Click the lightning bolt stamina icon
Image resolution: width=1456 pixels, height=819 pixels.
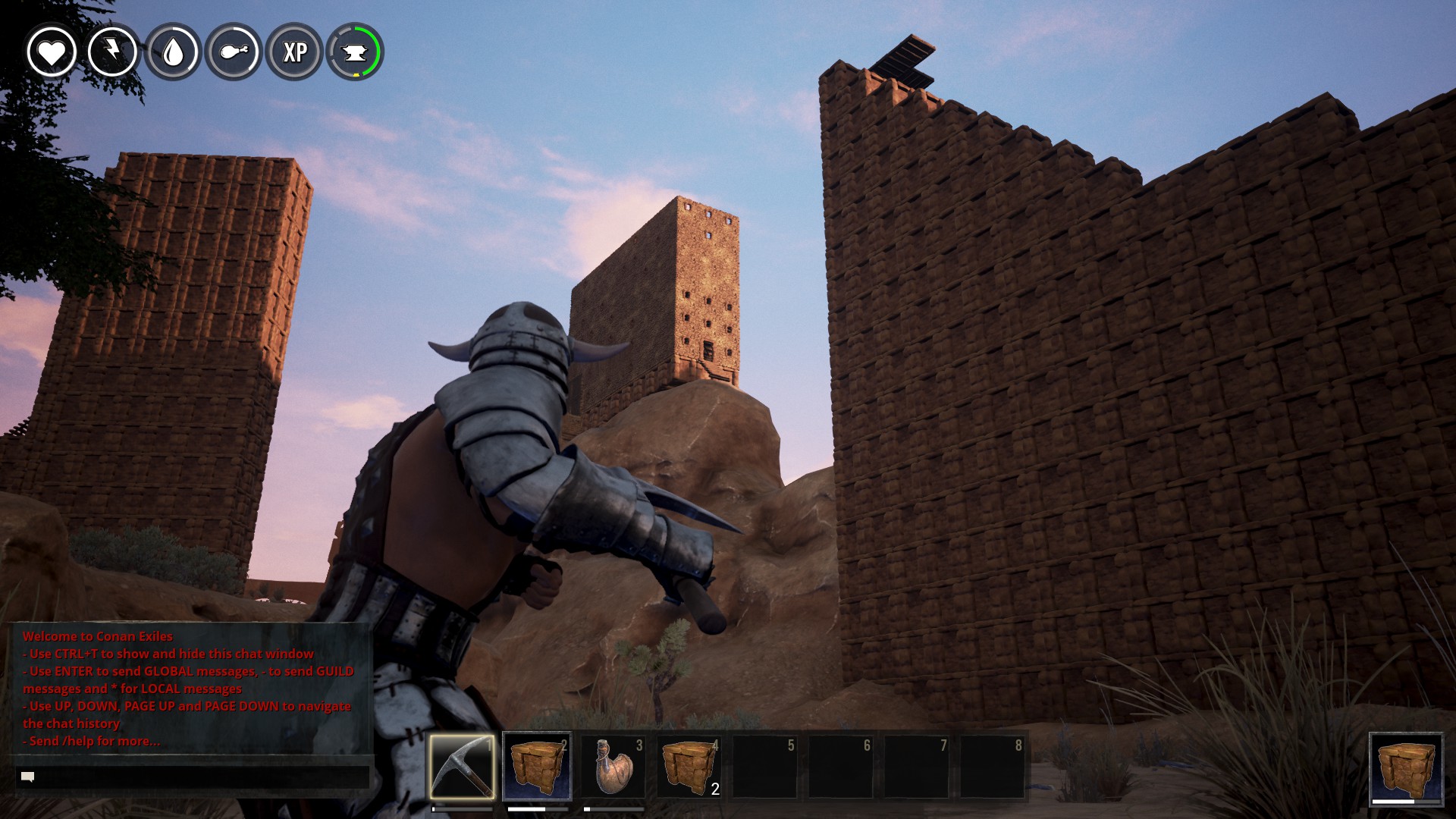click(112, 52)
